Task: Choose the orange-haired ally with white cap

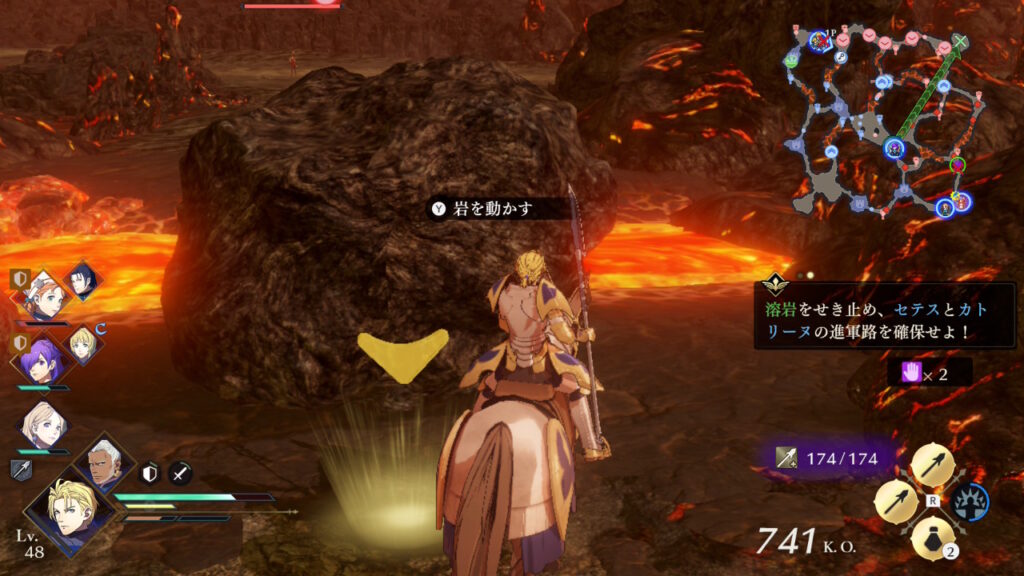Action: tap(42, 293)
